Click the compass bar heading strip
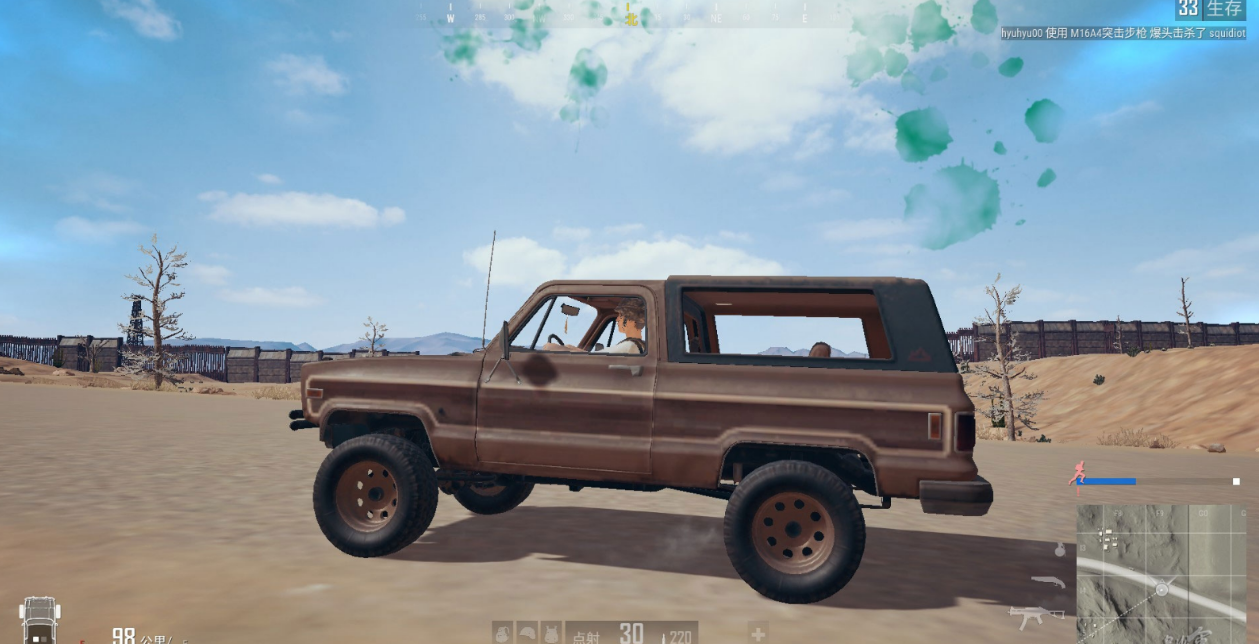The height and width of the screenshot is (644, 1259). click(630, 14)
